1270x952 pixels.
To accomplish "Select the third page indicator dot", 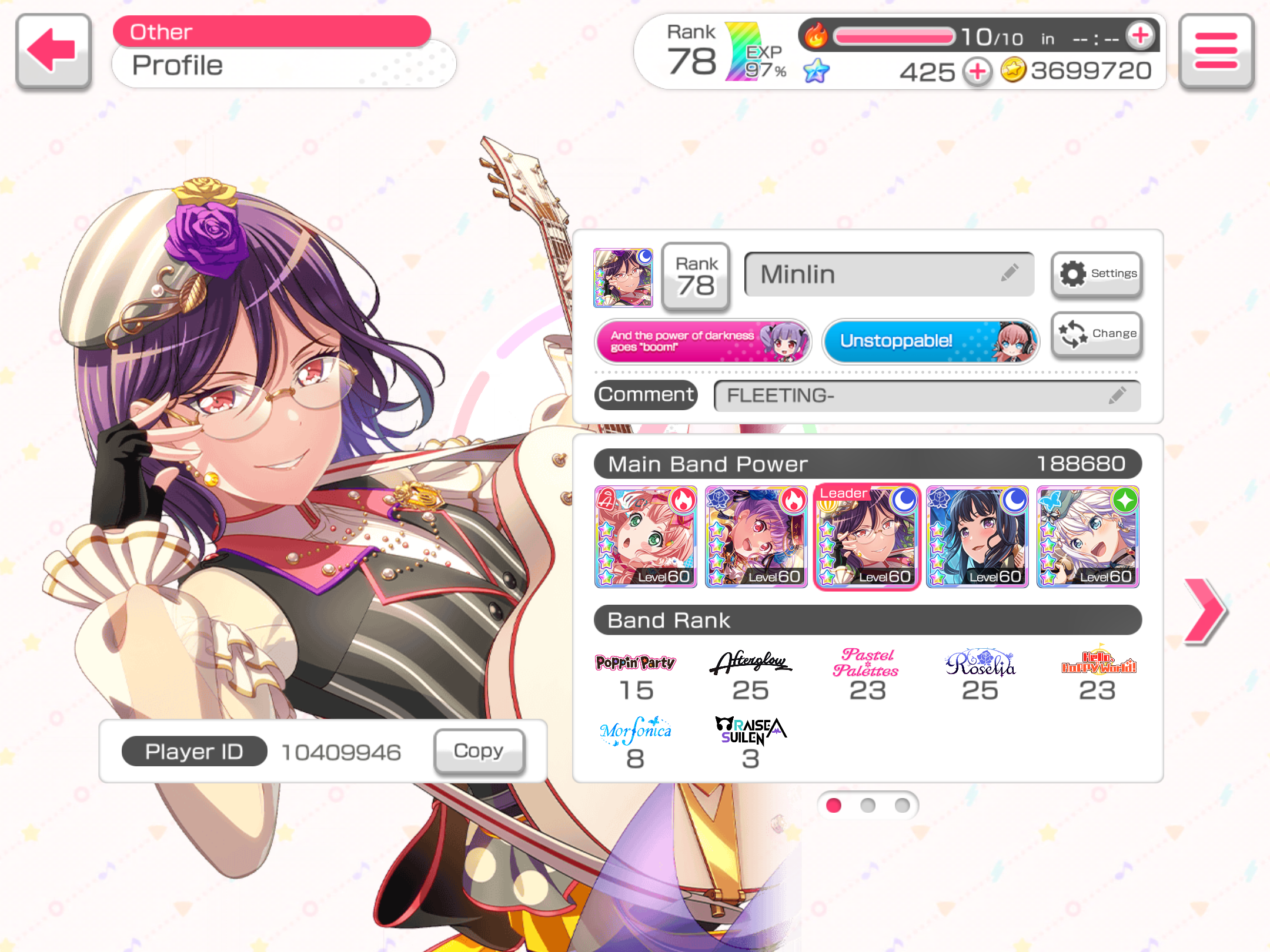I will (x=902, y=805).
